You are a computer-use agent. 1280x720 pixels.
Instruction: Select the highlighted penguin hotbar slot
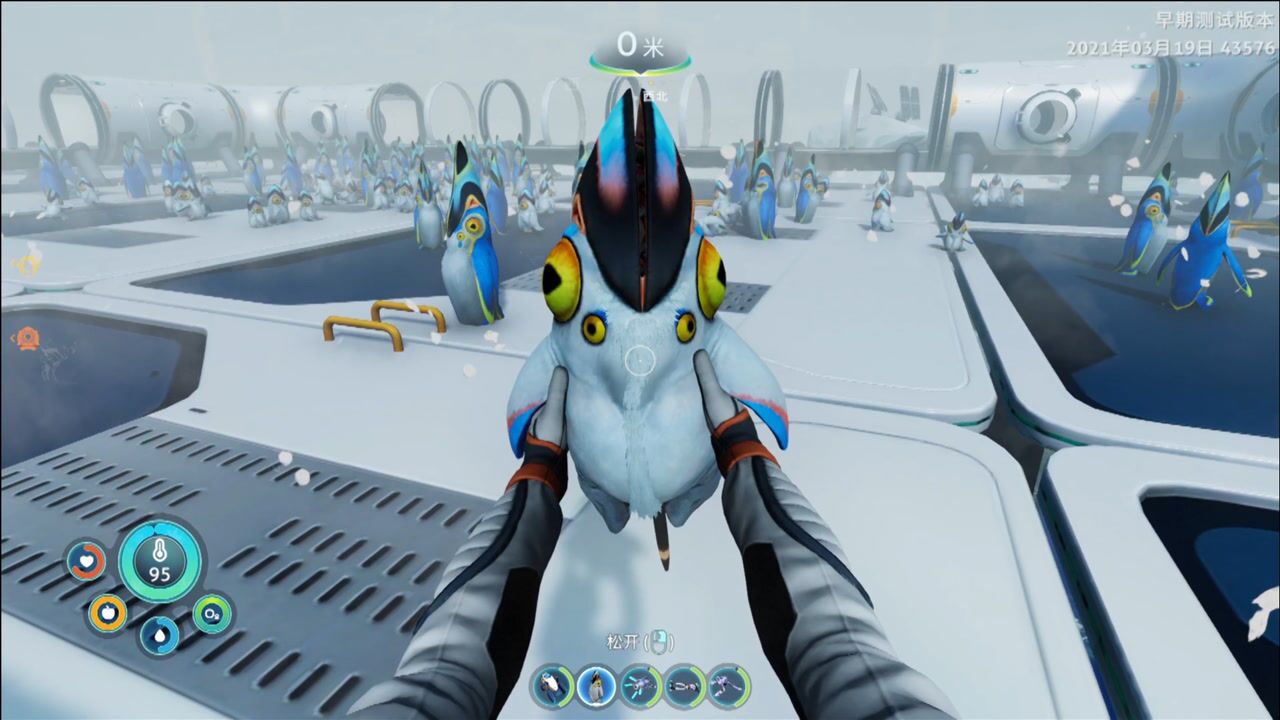[596, 686]
